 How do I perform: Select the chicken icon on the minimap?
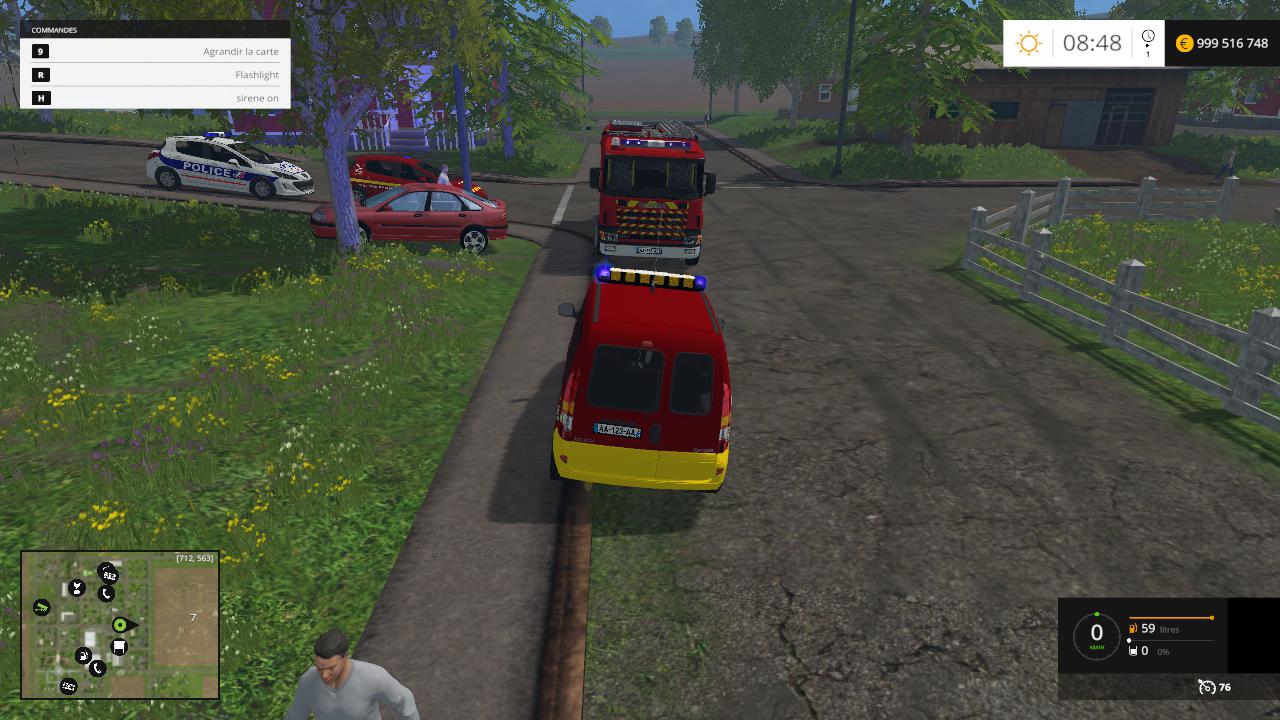tap(77, 587)
